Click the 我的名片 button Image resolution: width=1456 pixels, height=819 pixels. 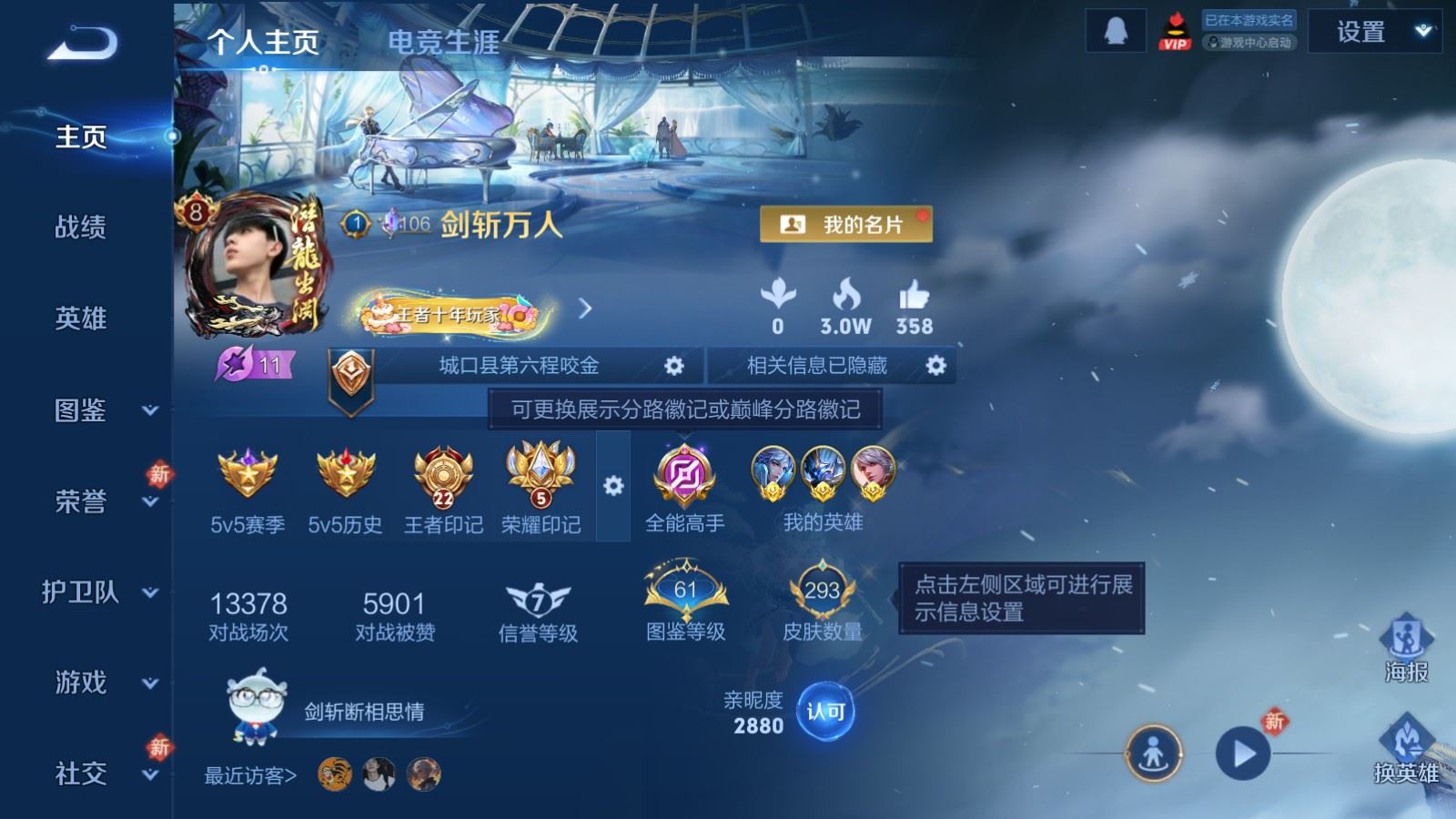845,221
